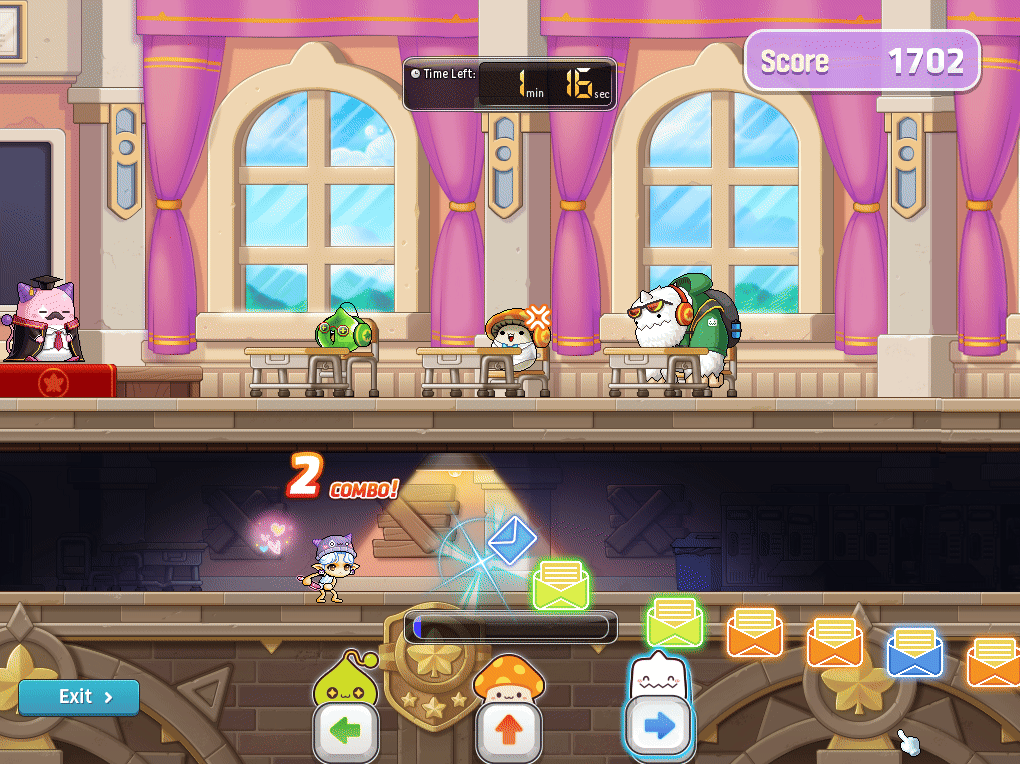The image size is (1020, 764).
Task: Select the blue right arrow button
Action: tap(657, 727)
